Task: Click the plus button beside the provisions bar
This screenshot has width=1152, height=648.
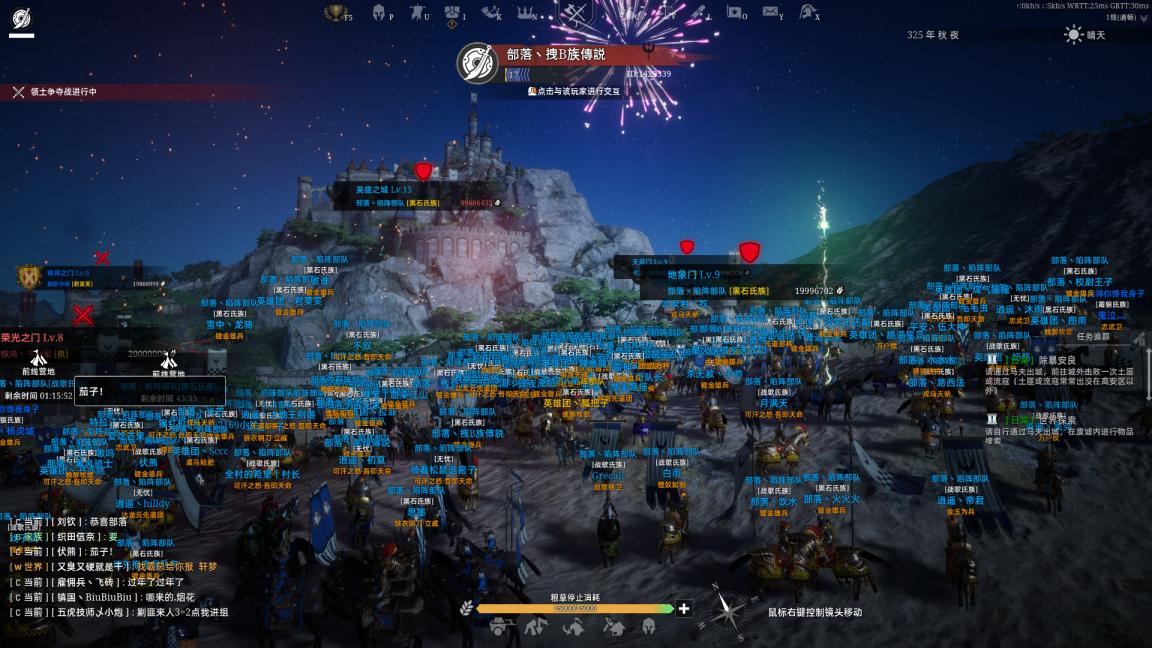Action: [x=684, y=608]
